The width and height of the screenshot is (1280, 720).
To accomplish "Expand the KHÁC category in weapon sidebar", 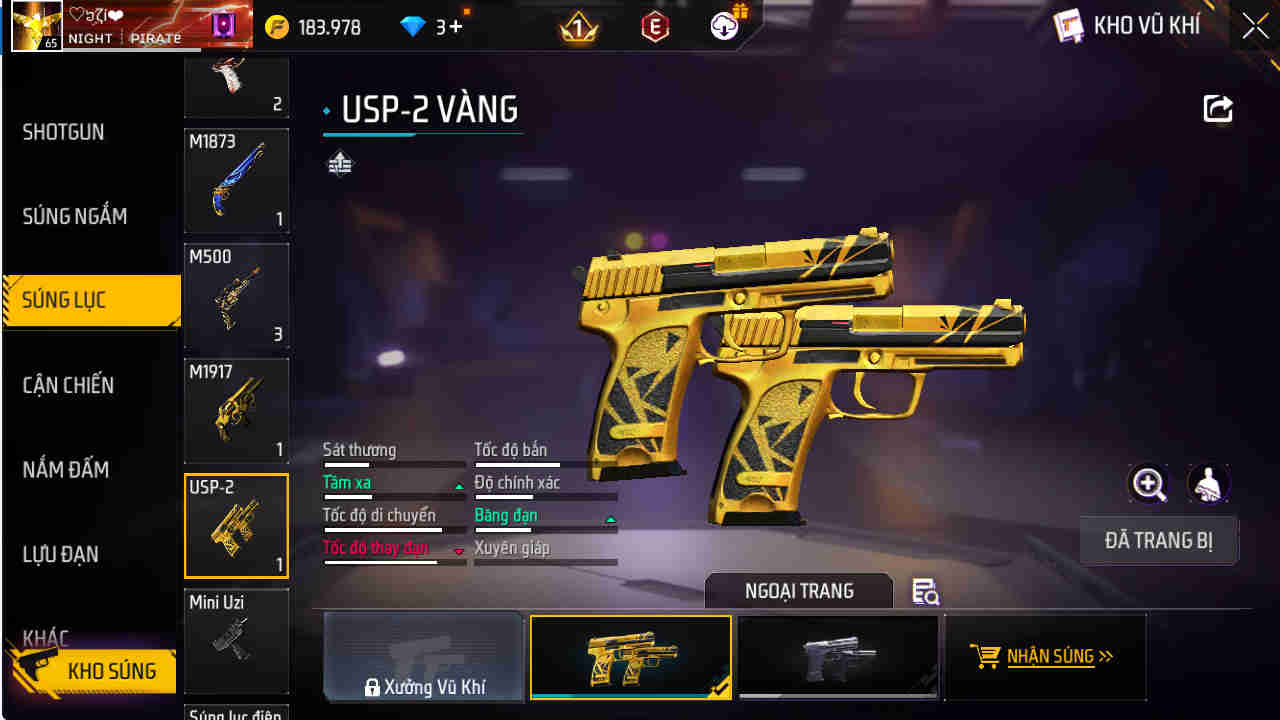I will click(x=45, y=637).
